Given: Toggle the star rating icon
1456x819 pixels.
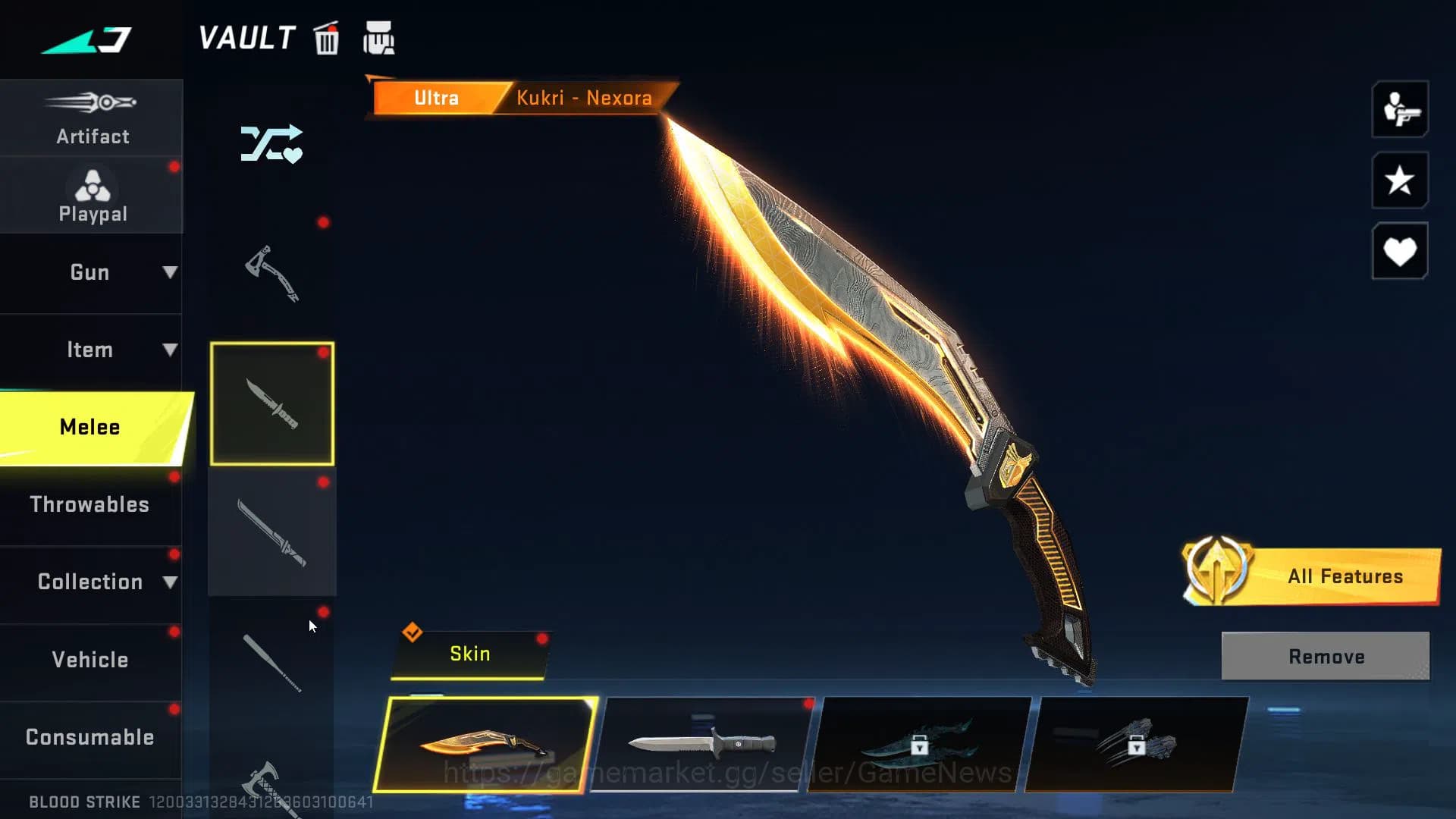Looking at the screenshot, I should 1399,181.
